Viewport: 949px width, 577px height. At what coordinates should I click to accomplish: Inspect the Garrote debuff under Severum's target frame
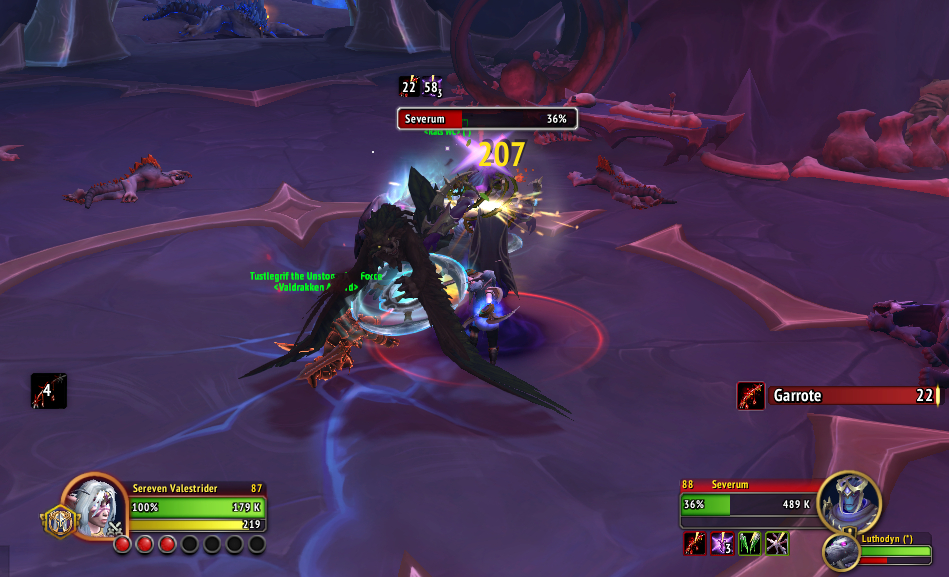[695, 544]
